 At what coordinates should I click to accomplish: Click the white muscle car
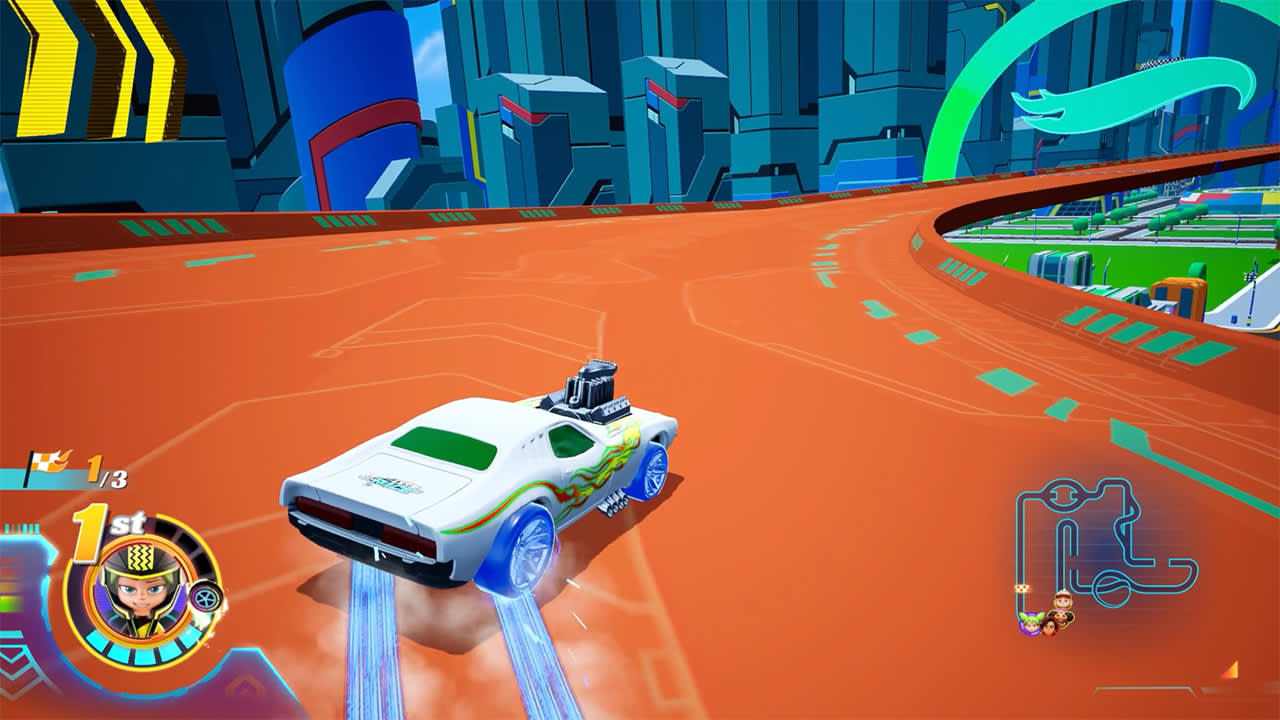(470, 480)
